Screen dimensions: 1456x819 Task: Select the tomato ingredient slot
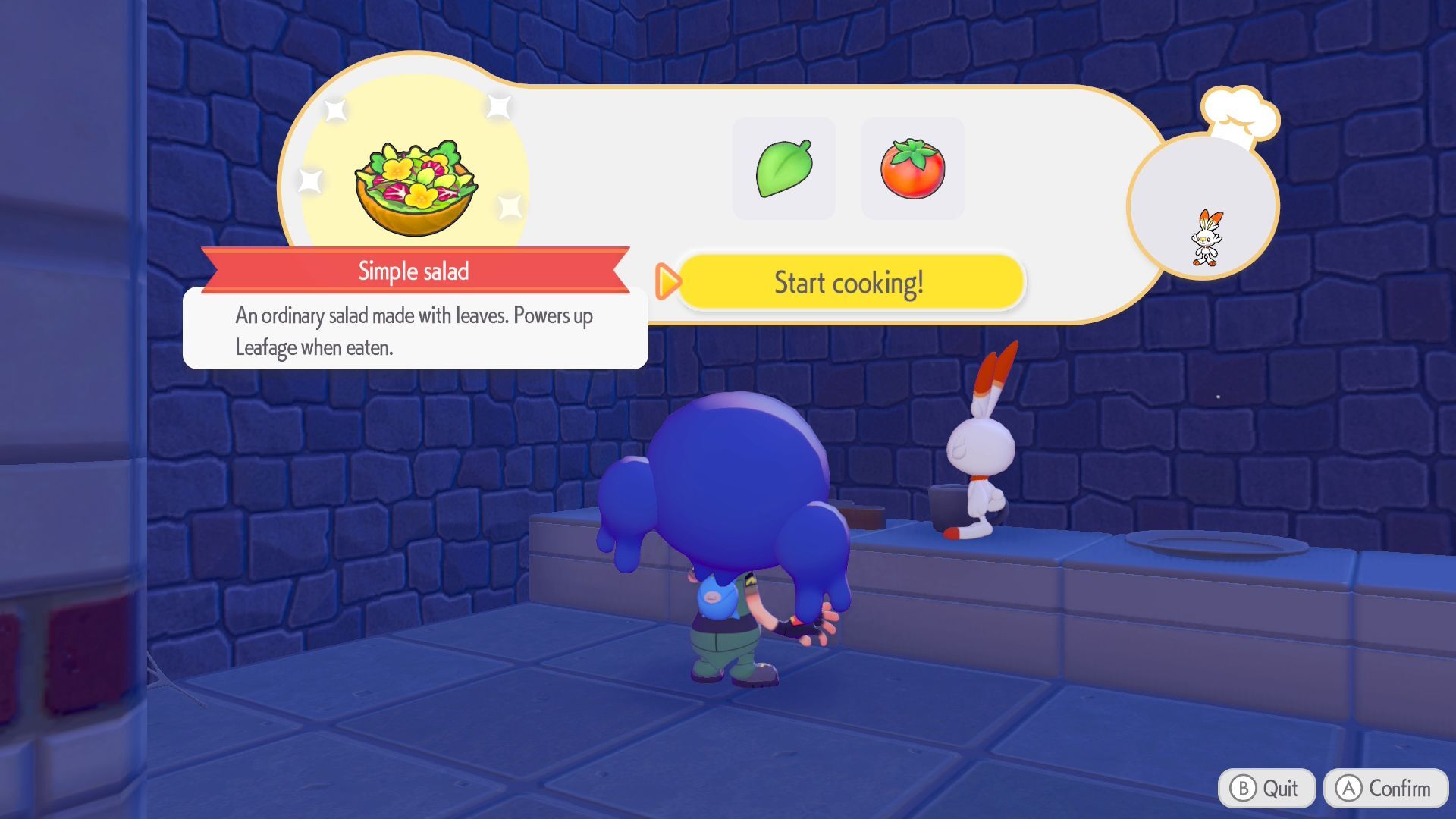click(912, 168)
